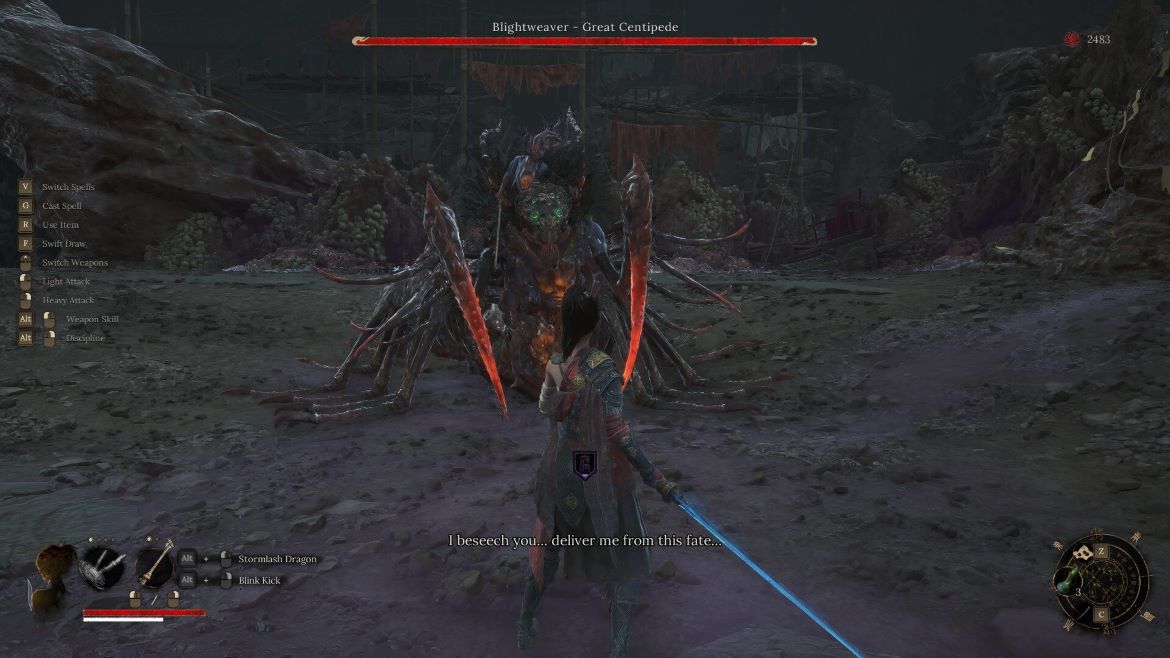Click the purple lock-on marker icon
This screenshot has height=658, width=1170.
click(x=584, y=462)
